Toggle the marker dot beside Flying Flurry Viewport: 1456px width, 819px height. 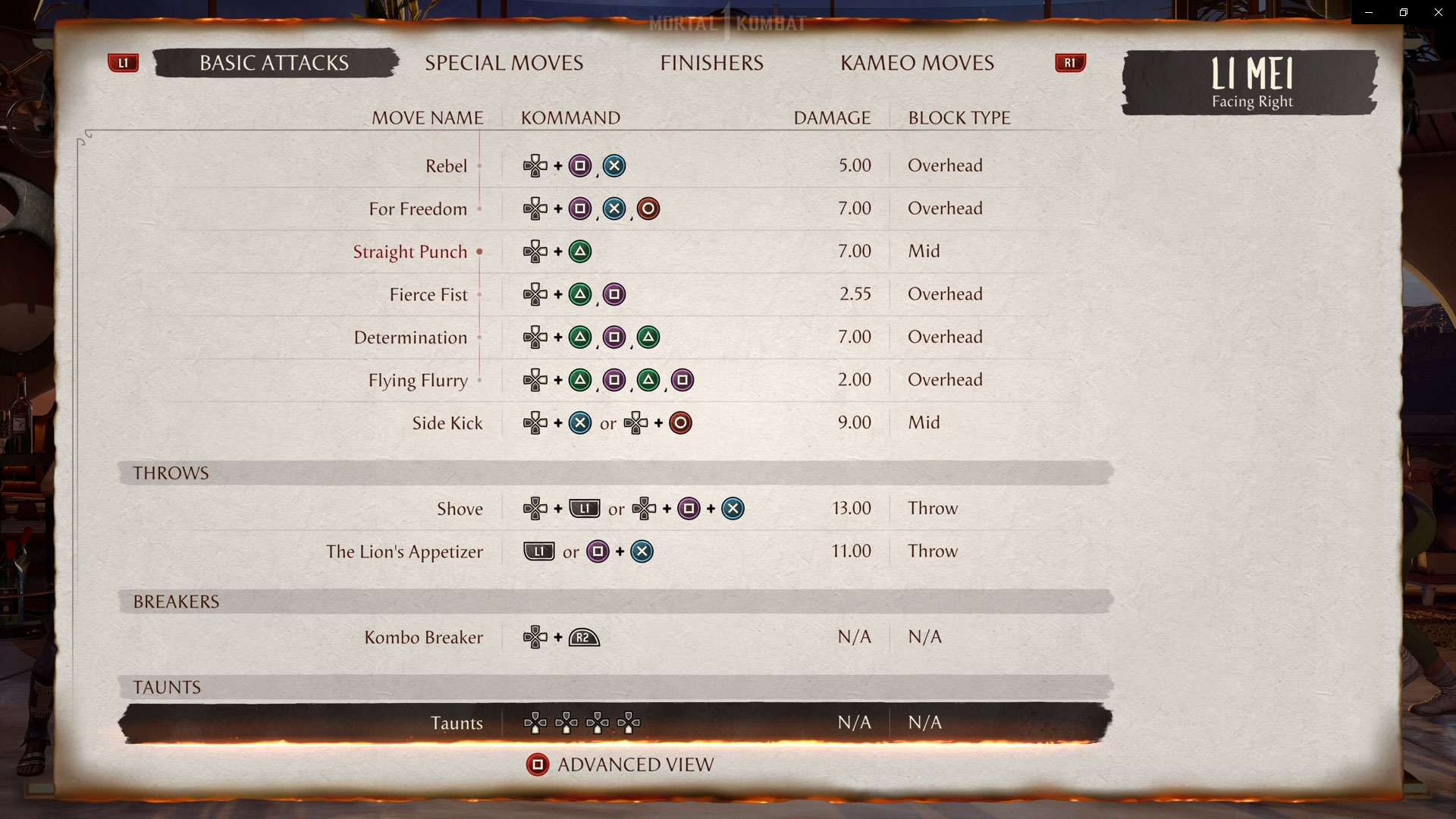(x=479, y=380)
